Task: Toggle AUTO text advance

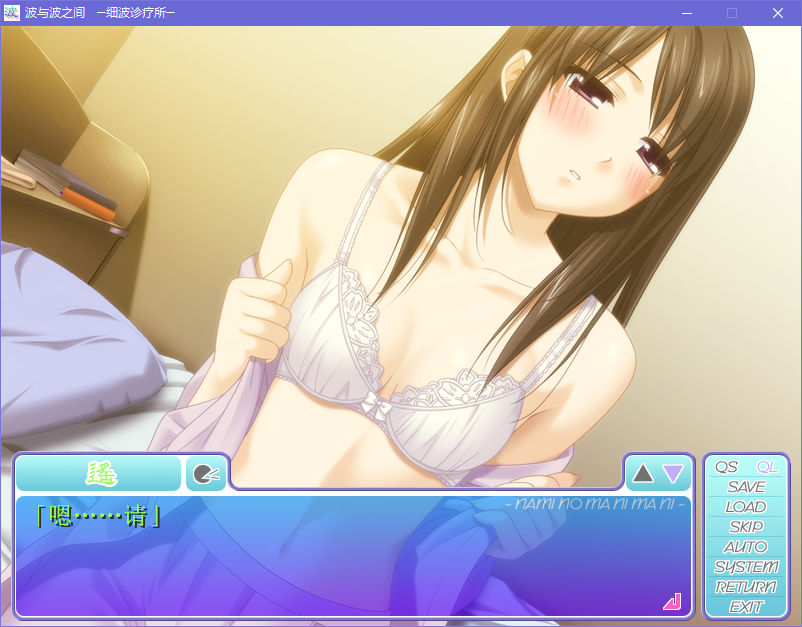Action: pyautogui.click(x=746, y=547)
